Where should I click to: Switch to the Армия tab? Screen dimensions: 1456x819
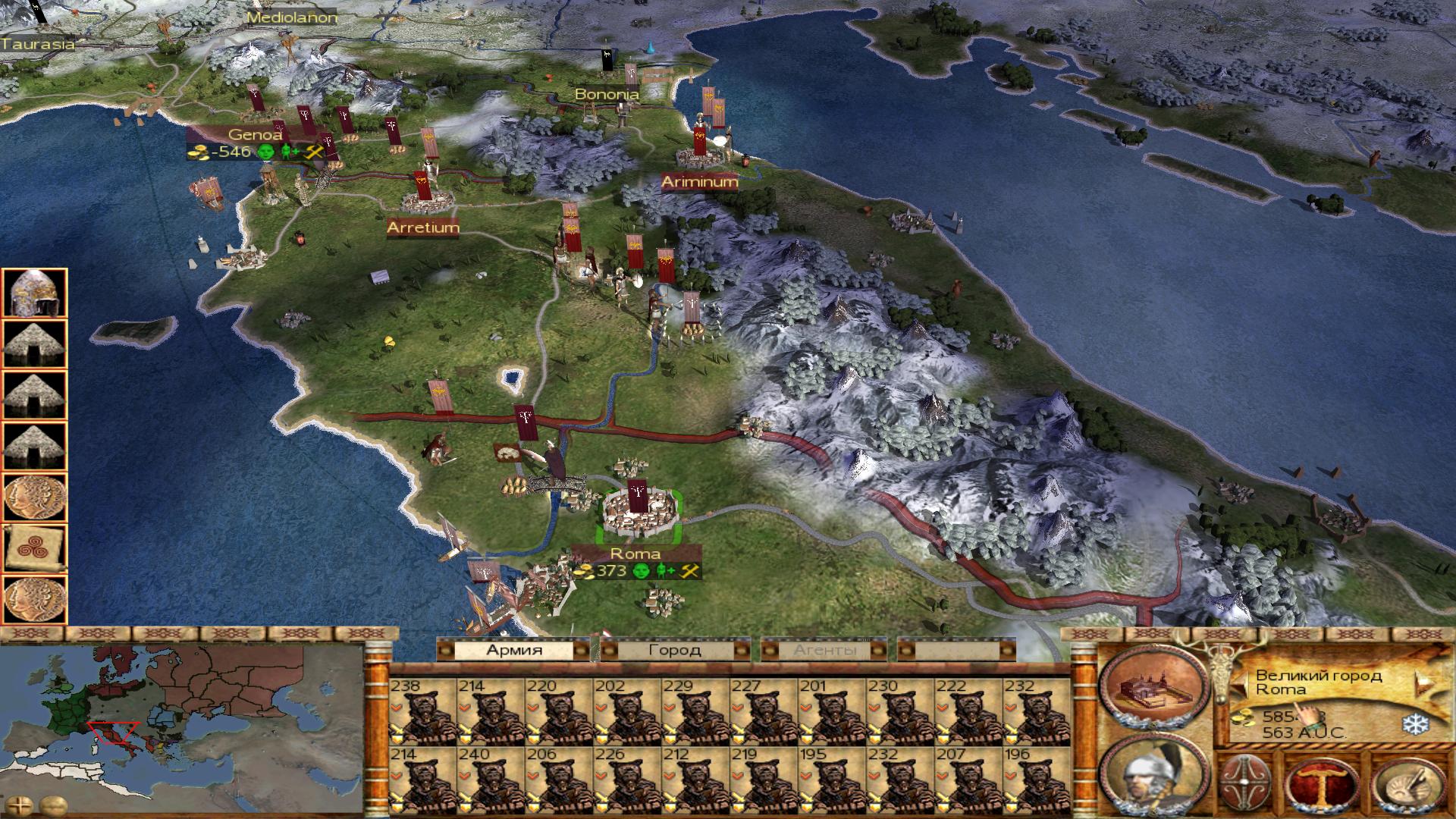pyautogui.click(x=514, y=650)
